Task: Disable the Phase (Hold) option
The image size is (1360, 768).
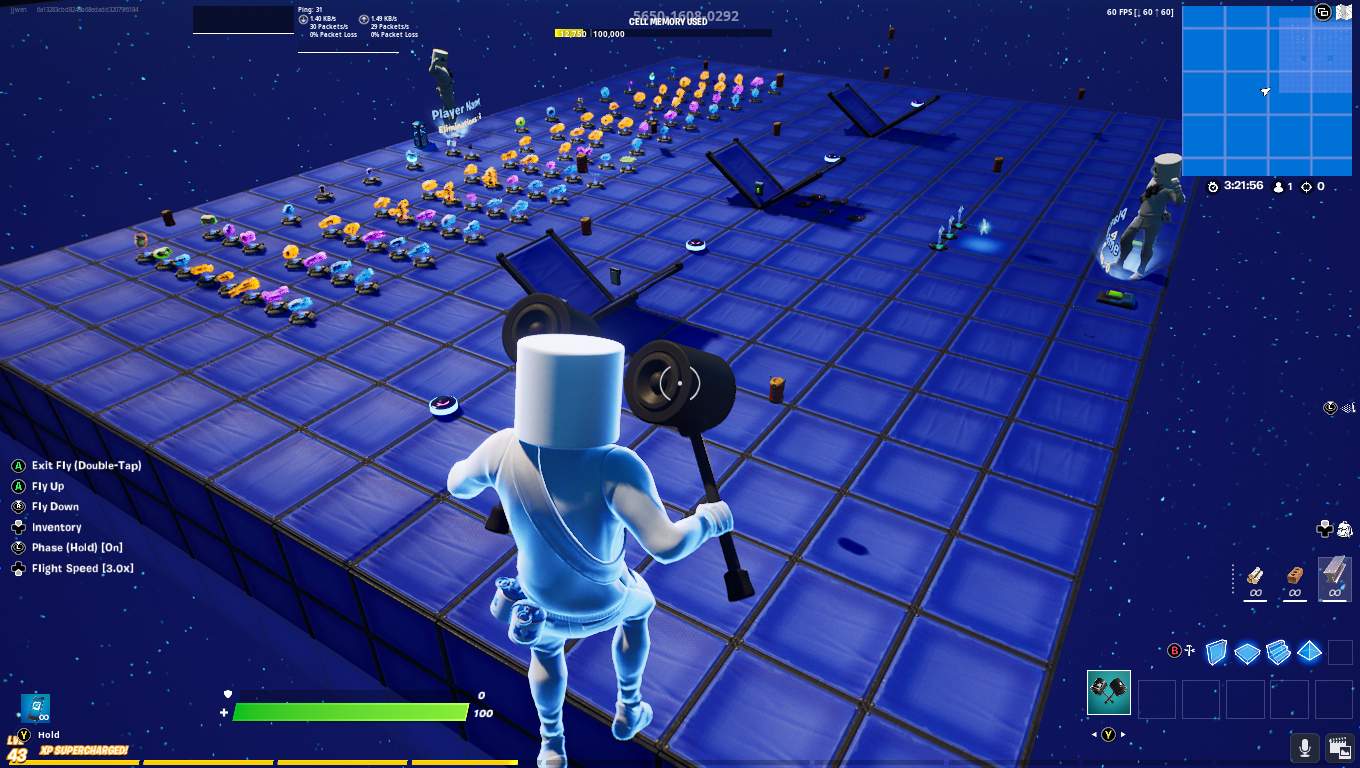Action: 75,547
